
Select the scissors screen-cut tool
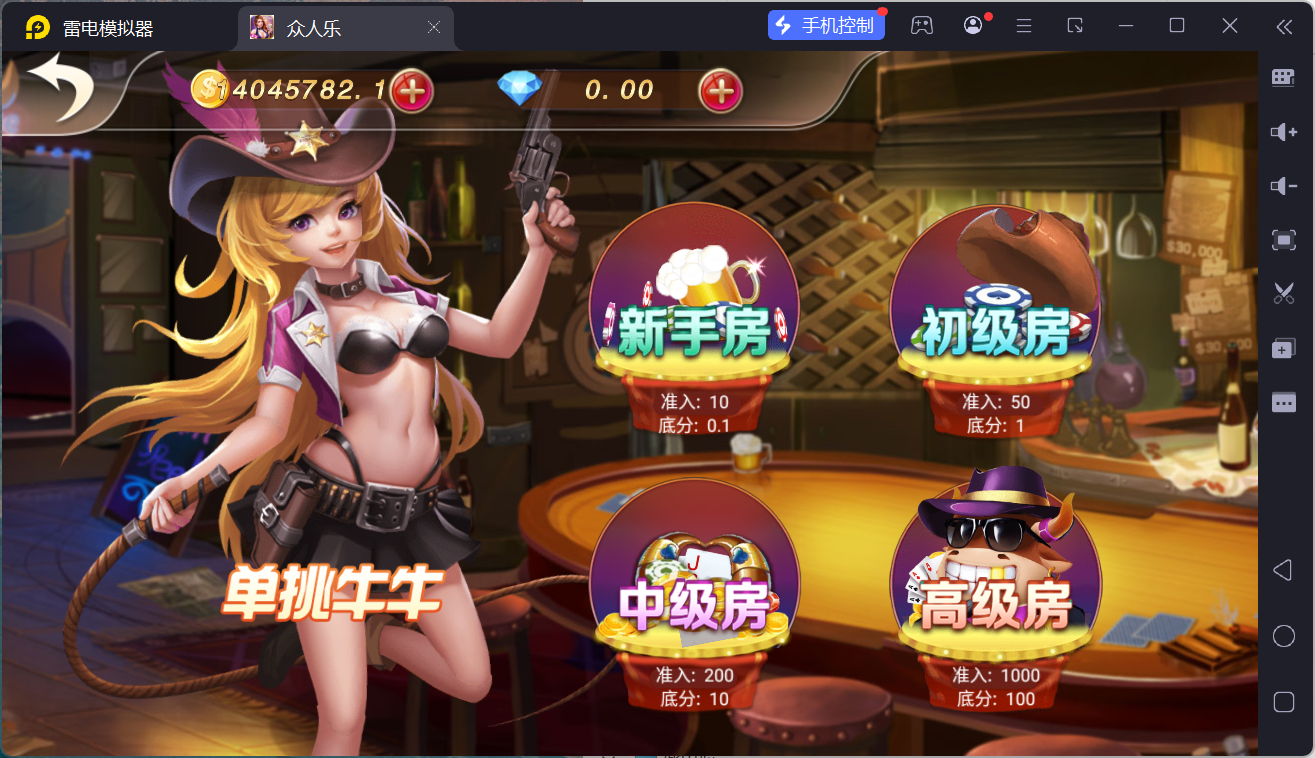point(1283,294)
